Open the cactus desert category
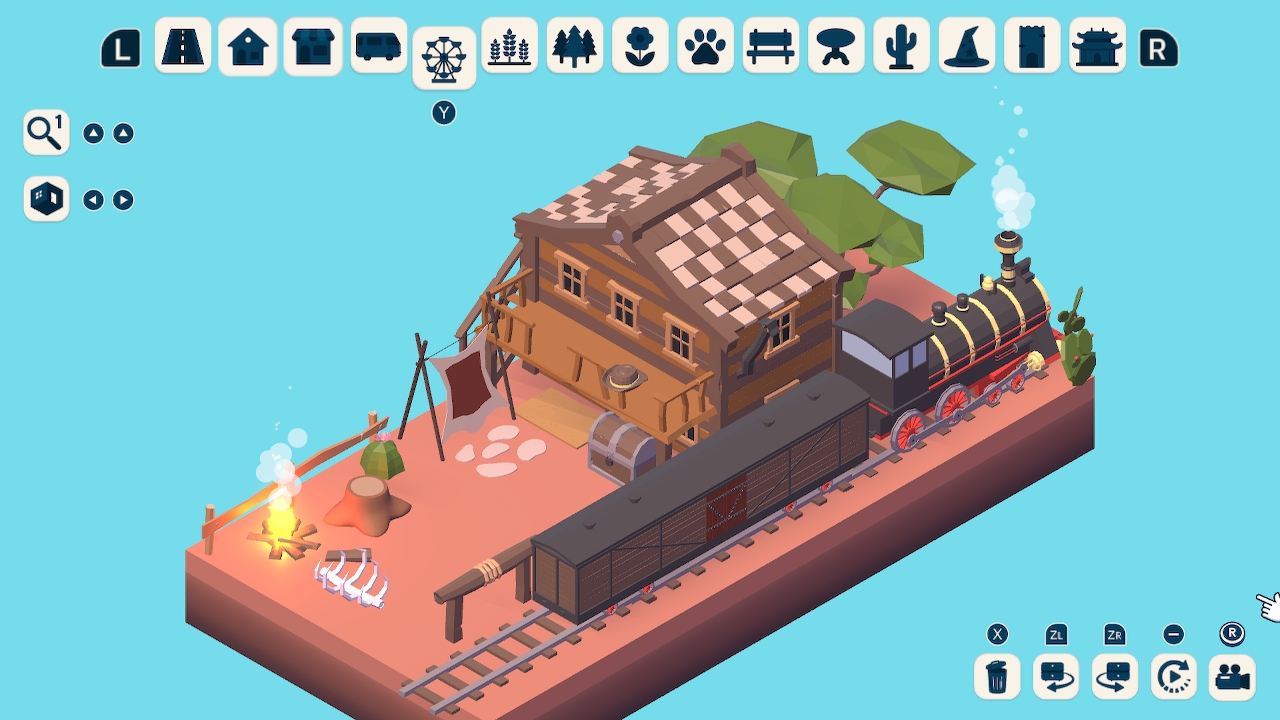This screenshot has height=720, width=1280. 901,45
